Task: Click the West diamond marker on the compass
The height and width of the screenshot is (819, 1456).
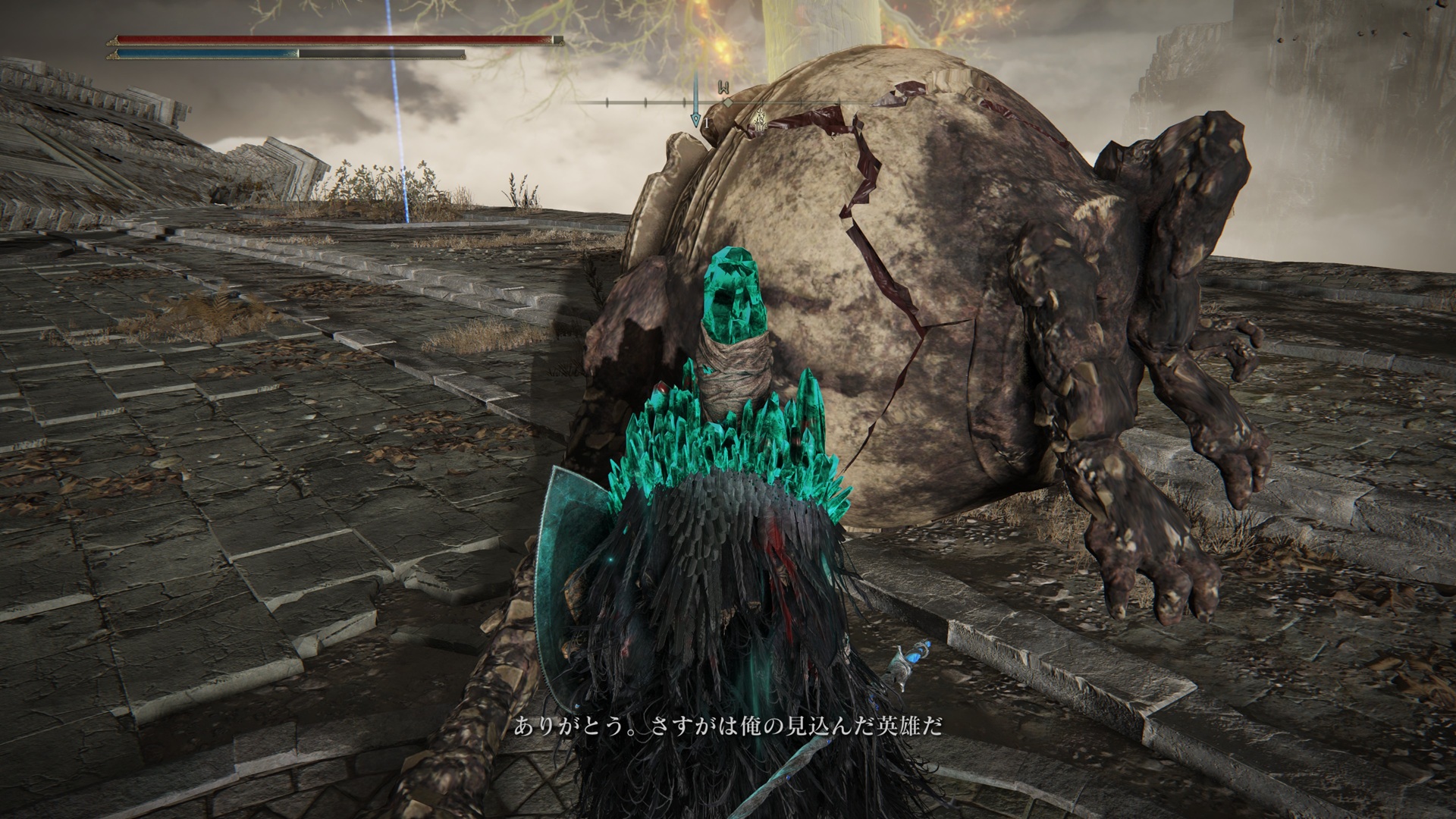Action: tap(726, 102)
